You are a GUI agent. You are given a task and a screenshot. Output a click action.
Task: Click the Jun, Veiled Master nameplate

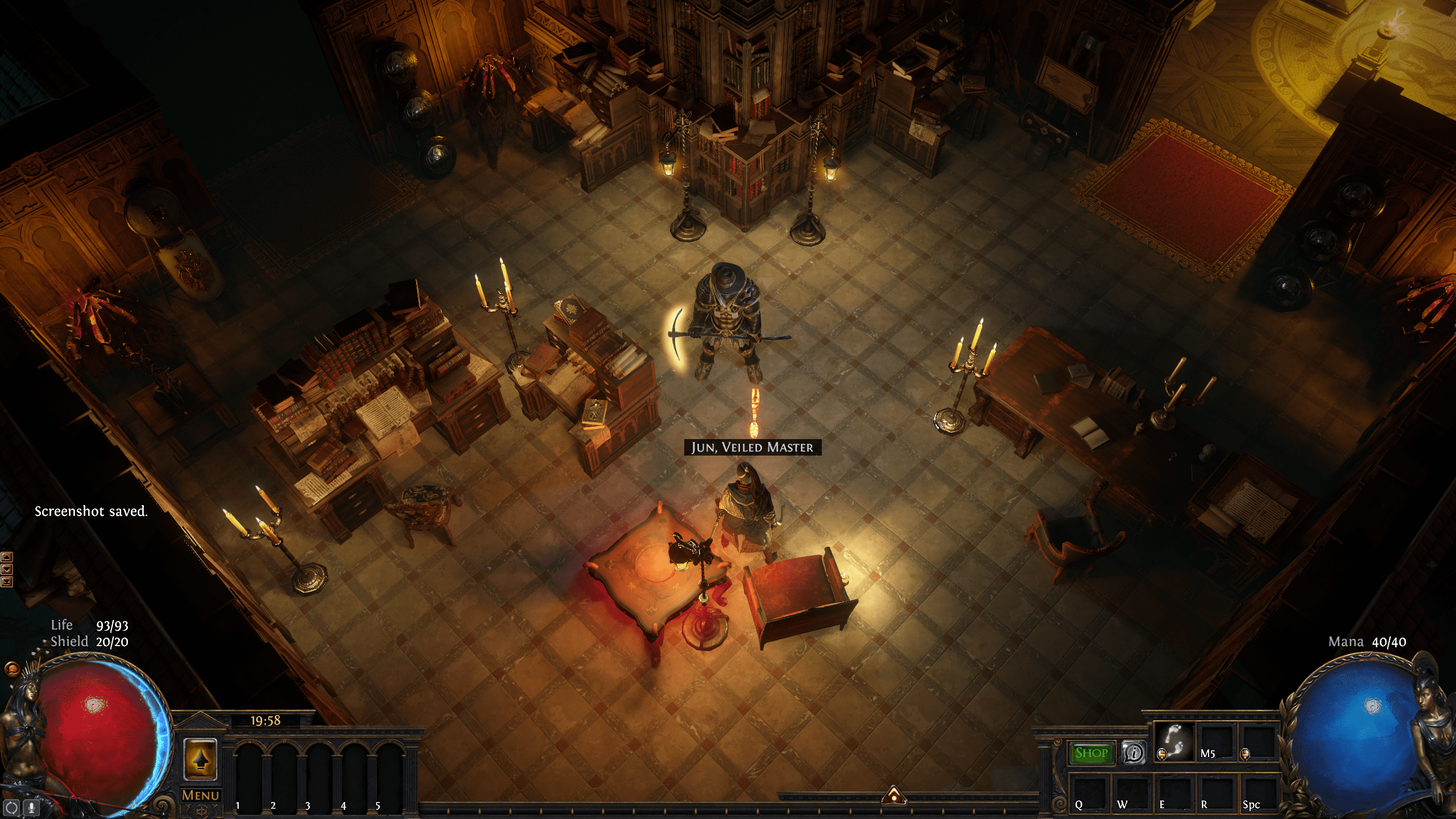click(x=752, y=447)
